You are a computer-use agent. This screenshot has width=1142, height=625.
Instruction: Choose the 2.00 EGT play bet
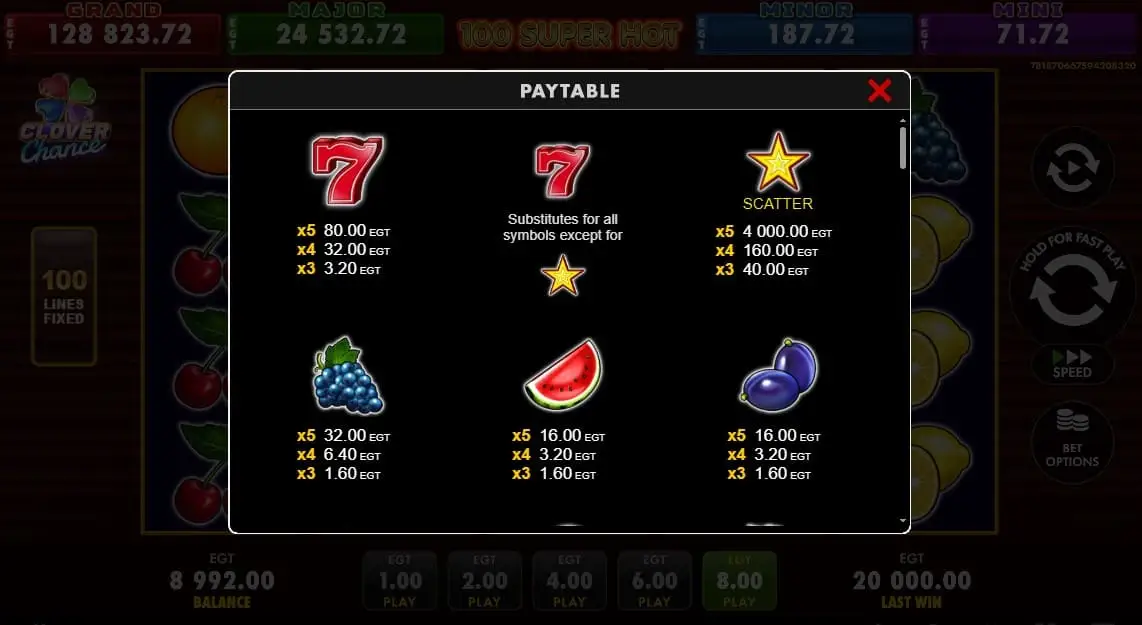pos(484,581)
